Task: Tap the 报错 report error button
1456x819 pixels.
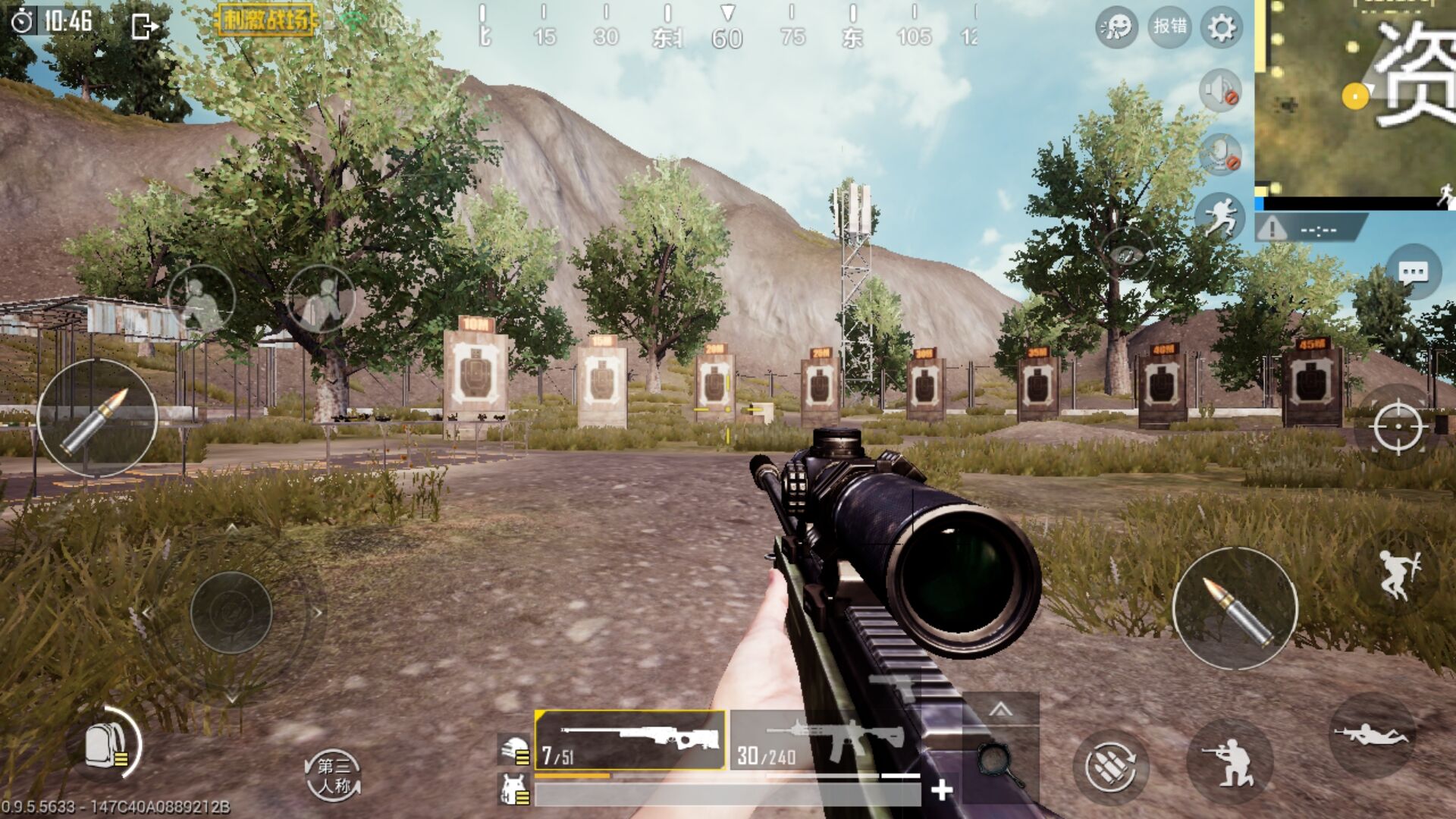Action: (1169, 27)
